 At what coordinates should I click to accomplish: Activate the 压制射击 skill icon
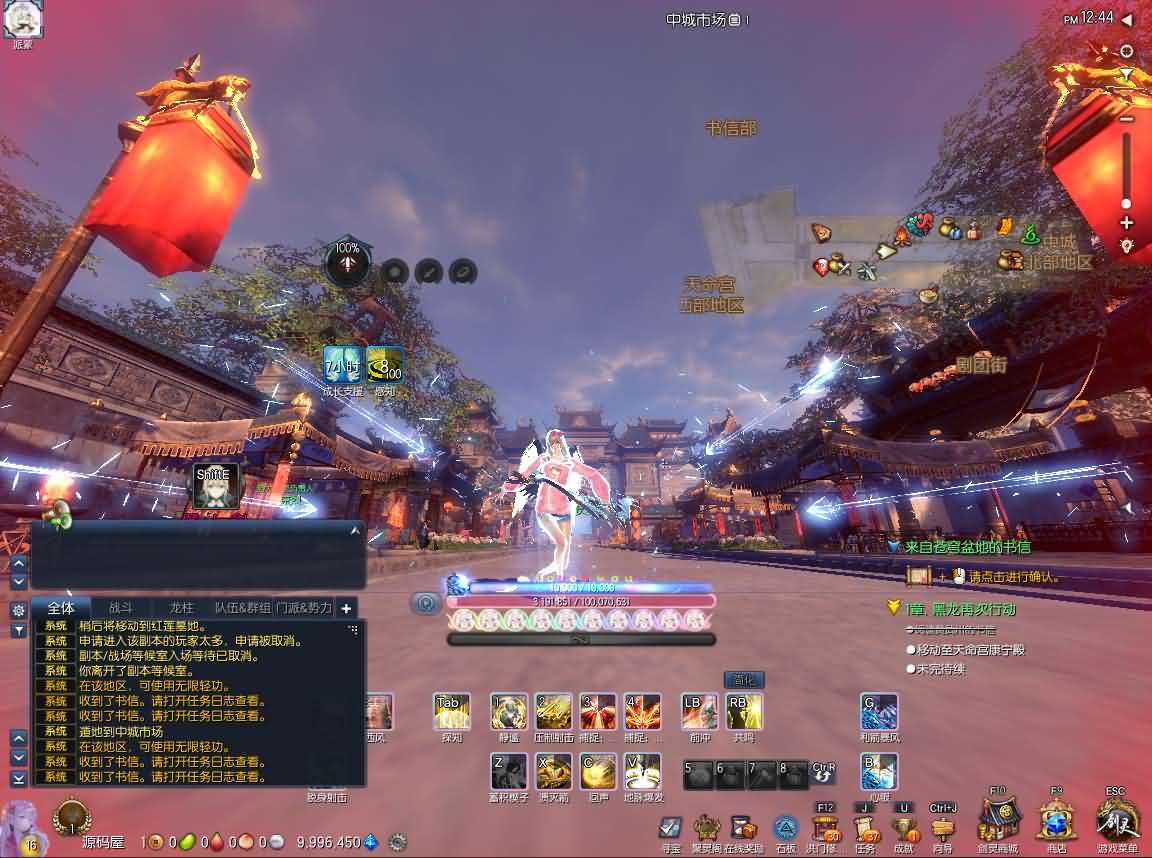click(553, 711)
